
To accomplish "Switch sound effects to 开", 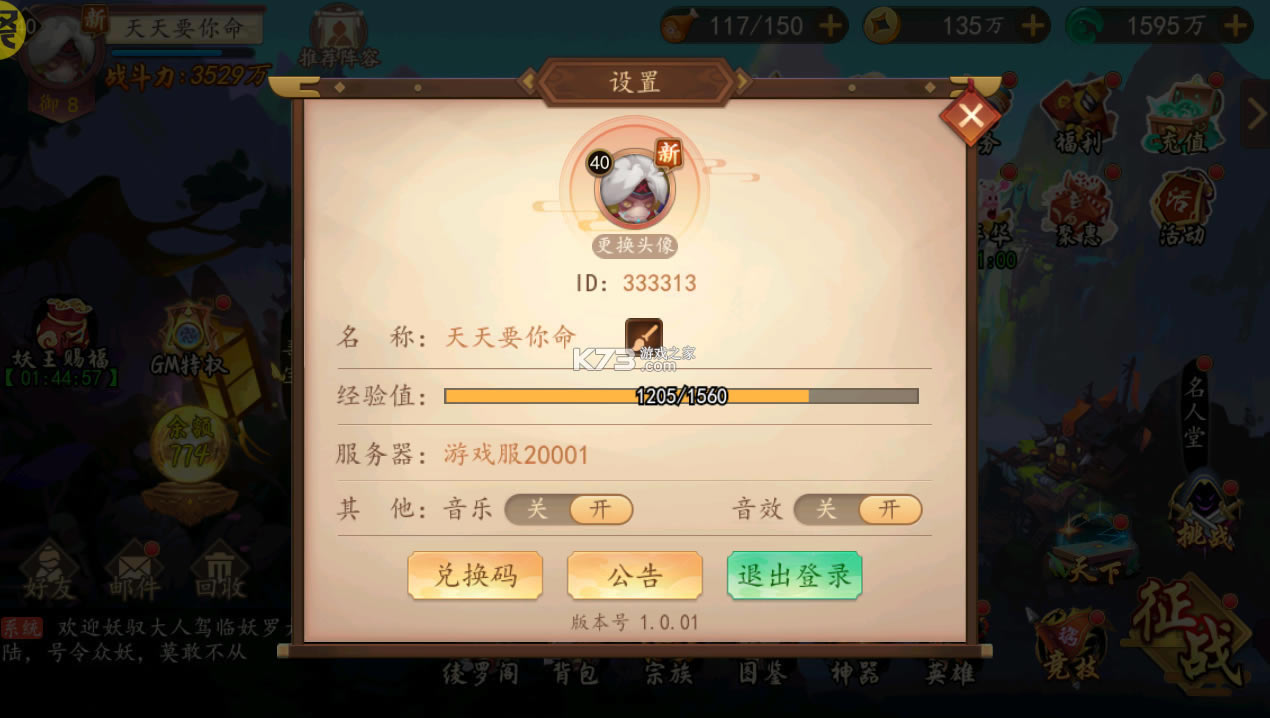I will coord(889,509).
